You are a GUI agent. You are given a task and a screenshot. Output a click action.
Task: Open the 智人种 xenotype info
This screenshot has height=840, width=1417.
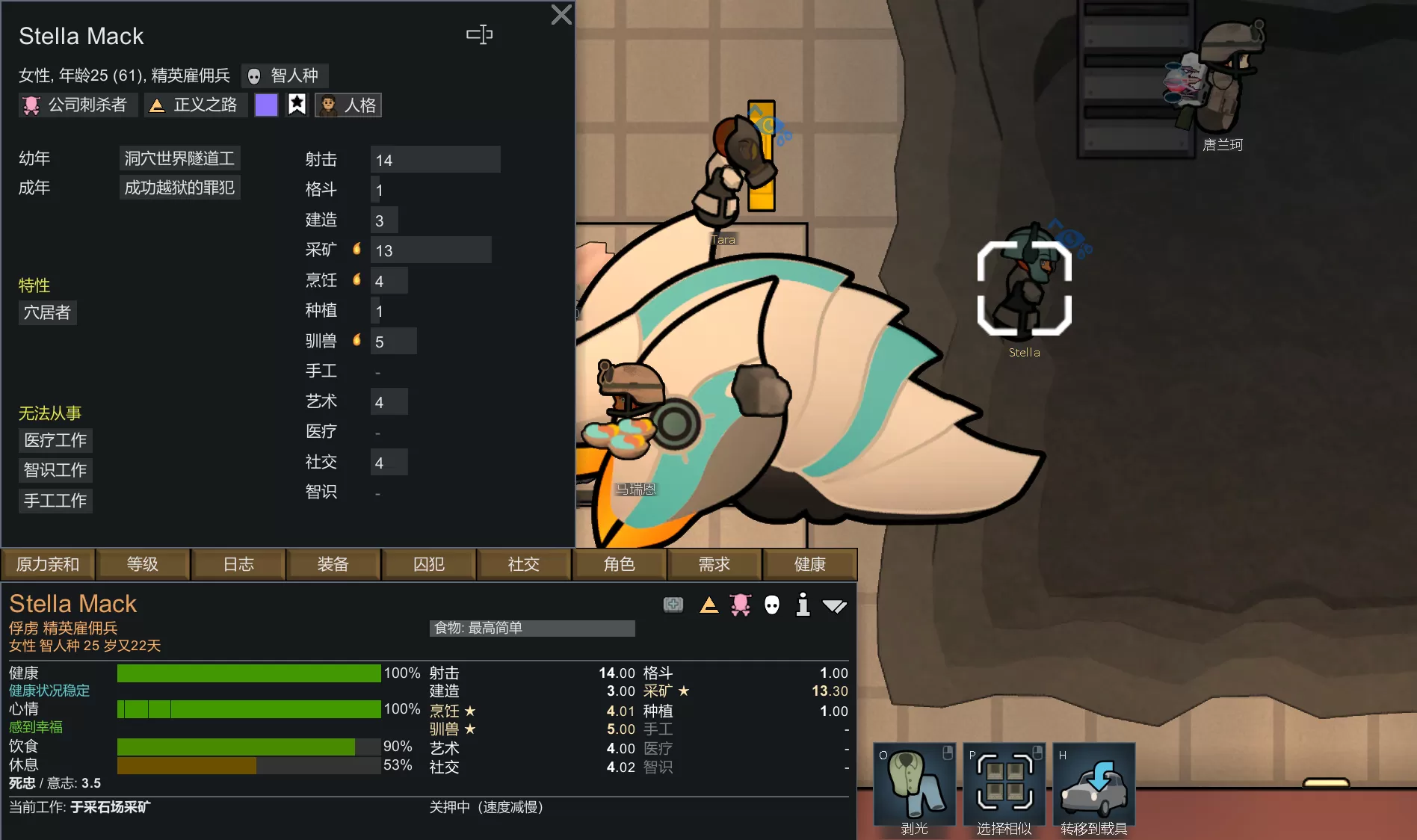285,75
